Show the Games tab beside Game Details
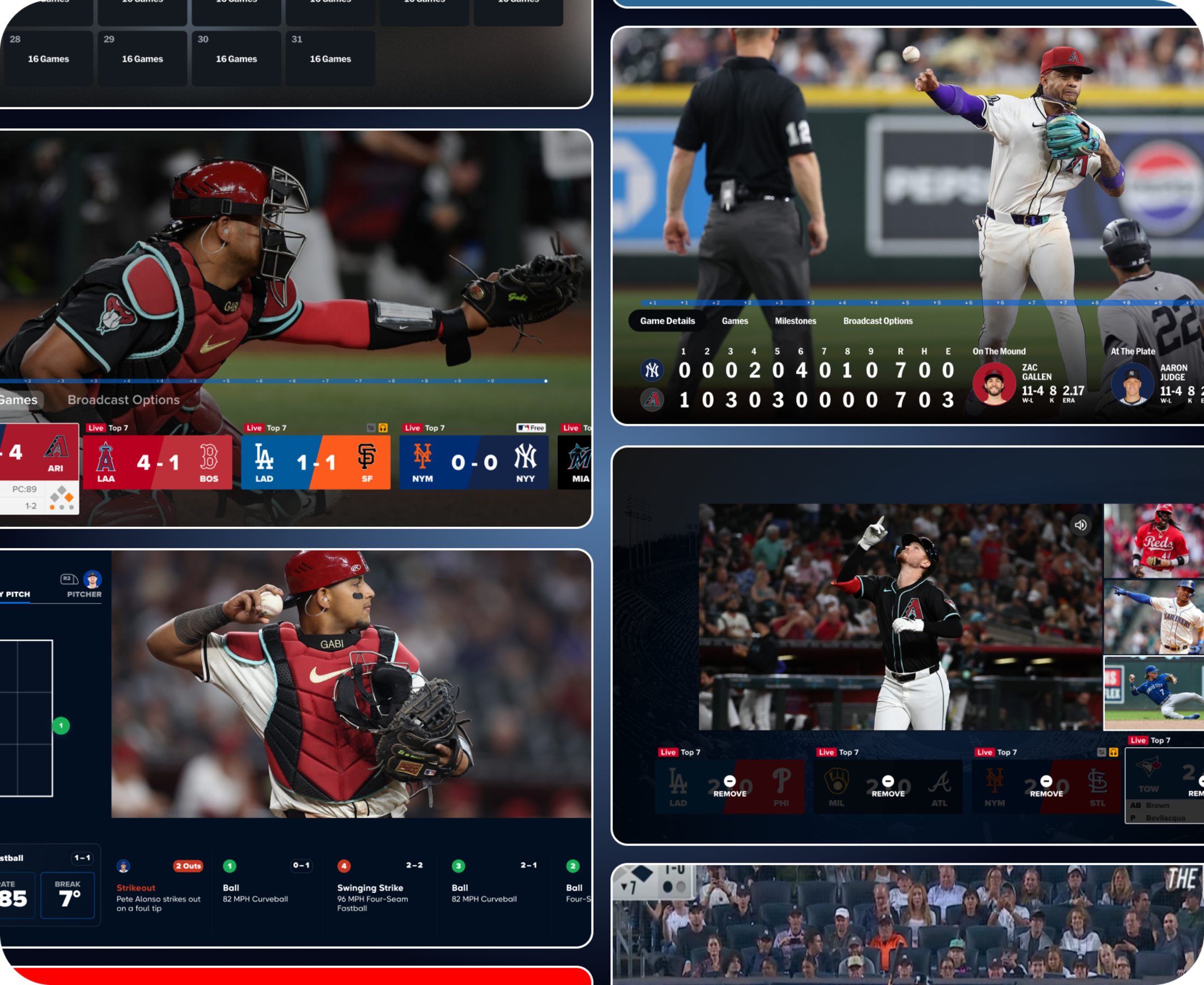This screenshot has height=985, width=1204. coord(735,321)
